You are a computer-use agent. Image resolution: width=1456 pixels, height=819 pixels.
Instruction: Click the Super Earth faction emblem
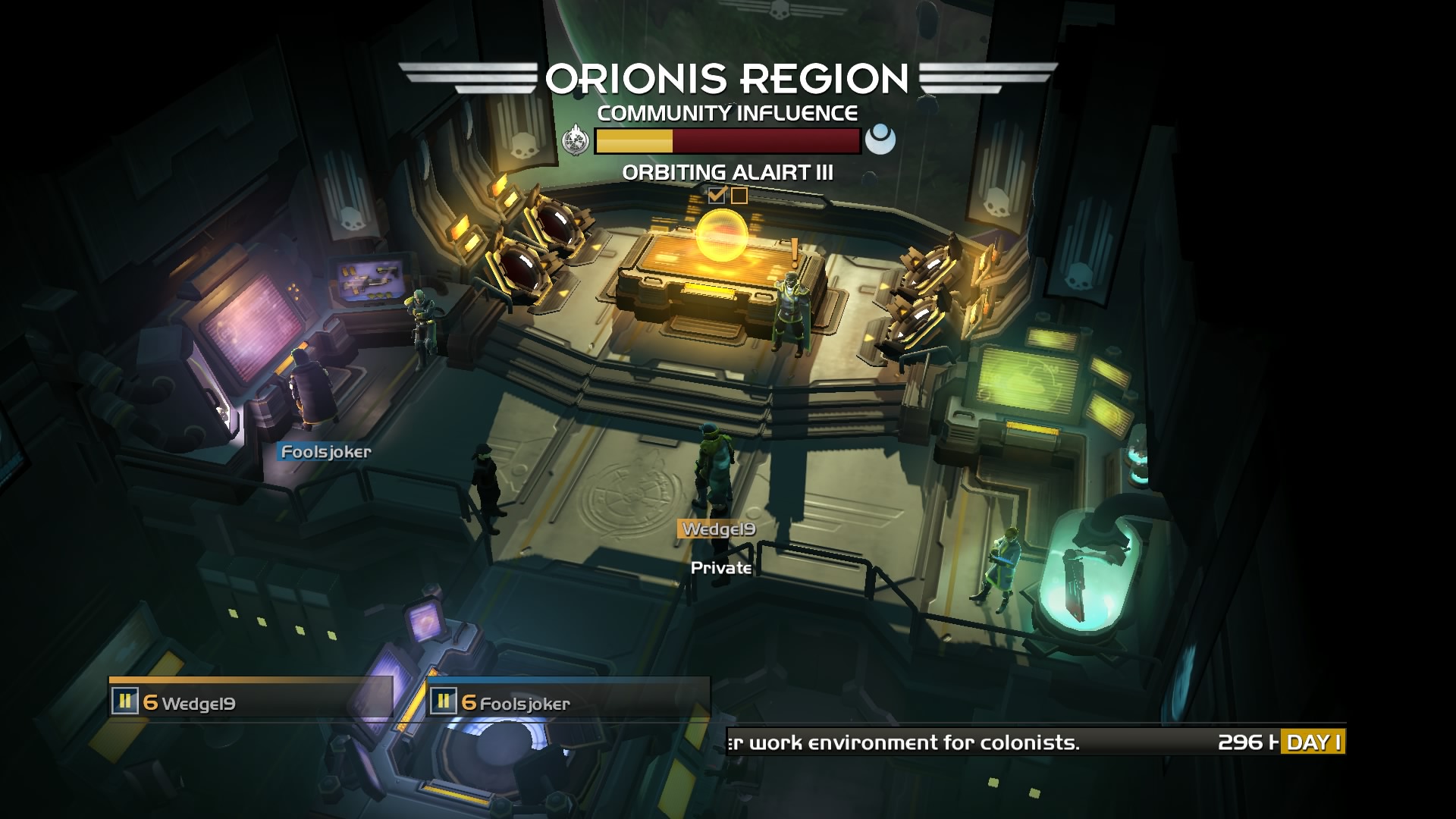coord(576,140)
